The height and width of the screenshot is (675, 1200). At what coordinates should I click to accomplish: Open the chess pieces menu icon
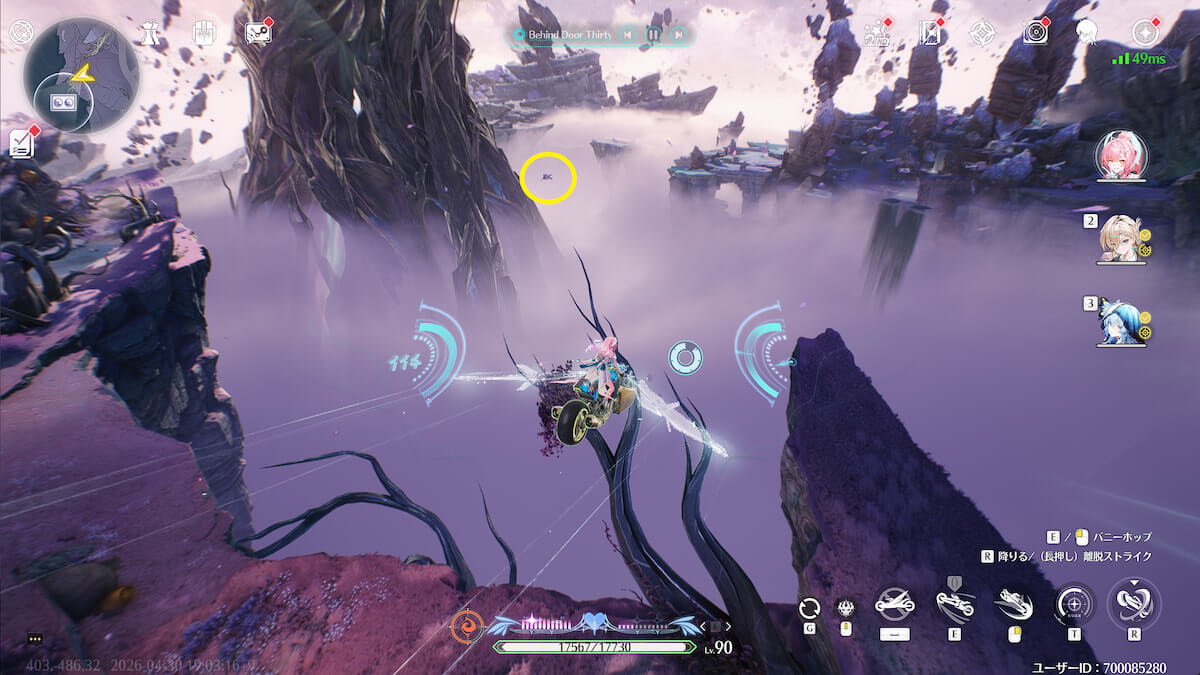coord(150,32)
